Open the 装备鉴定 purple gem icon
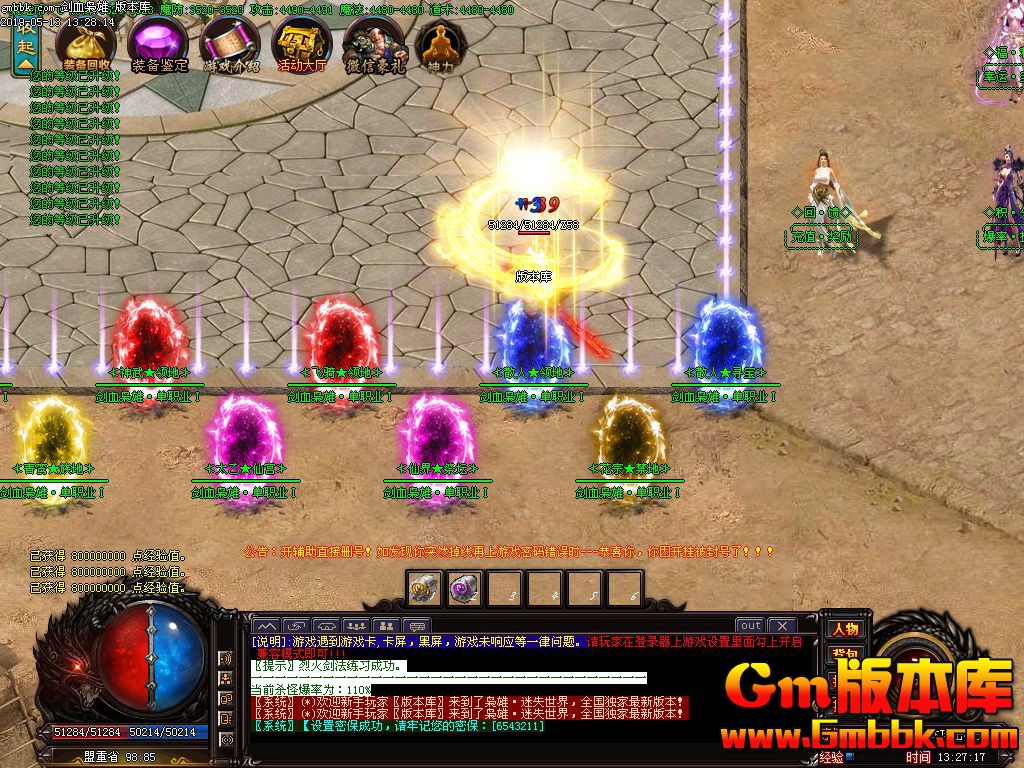Screen dimensions: 1024x768 (158, 43)
